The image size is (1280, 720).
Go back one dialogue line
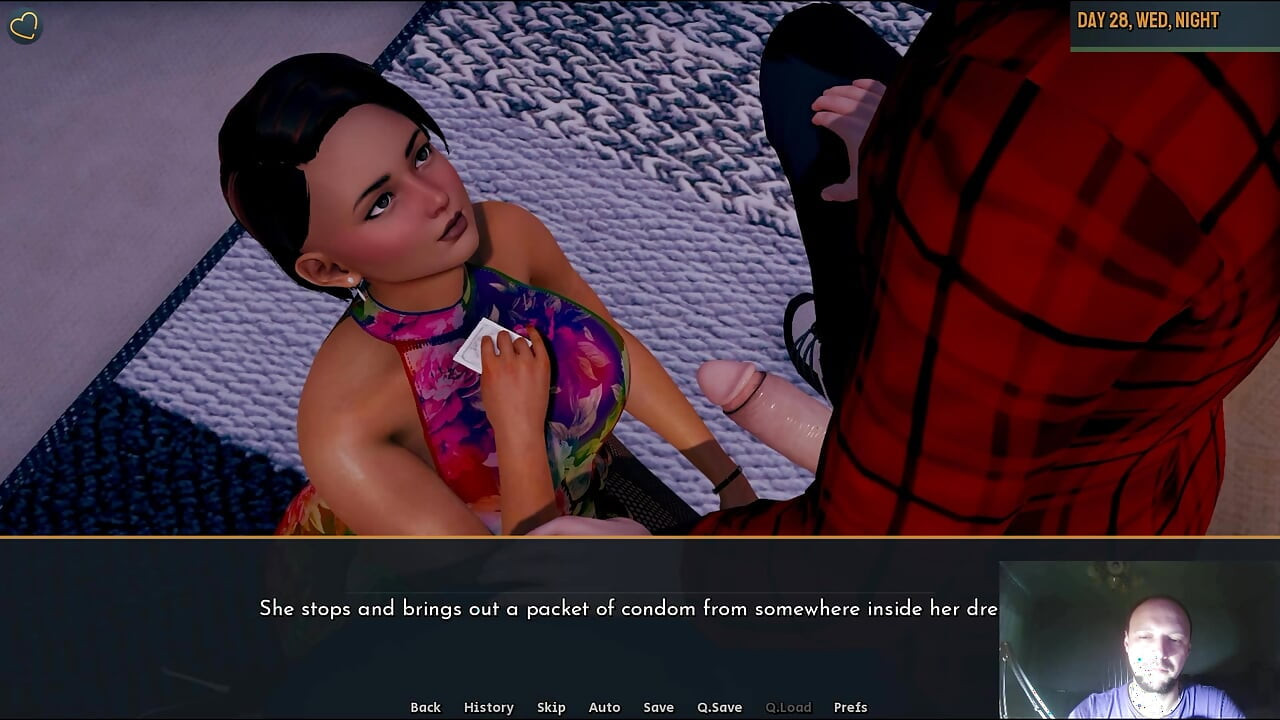coord(425,707)
